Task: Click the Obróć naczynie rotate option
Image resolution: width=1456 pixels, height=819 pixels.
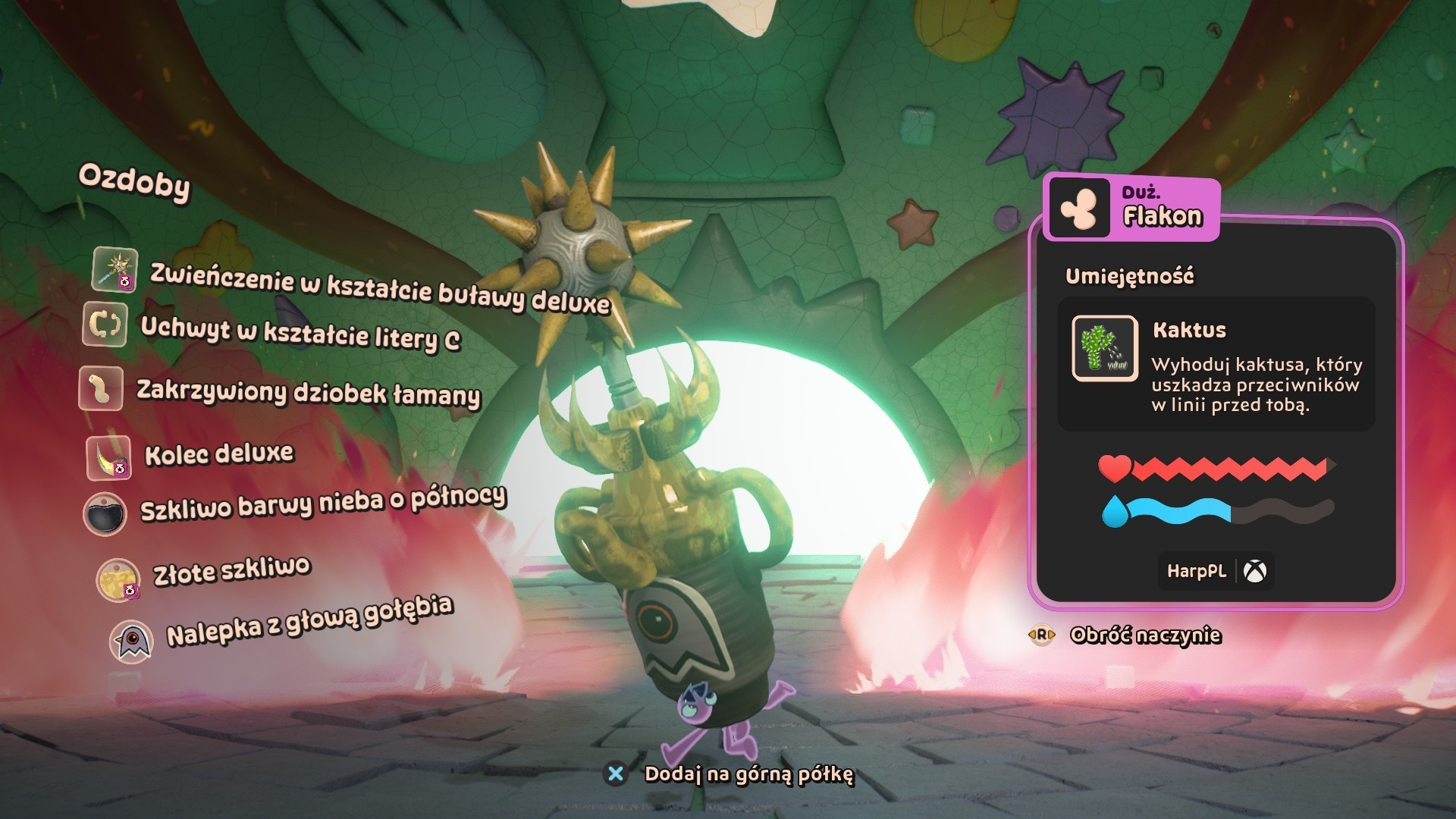Action: 1144,635
